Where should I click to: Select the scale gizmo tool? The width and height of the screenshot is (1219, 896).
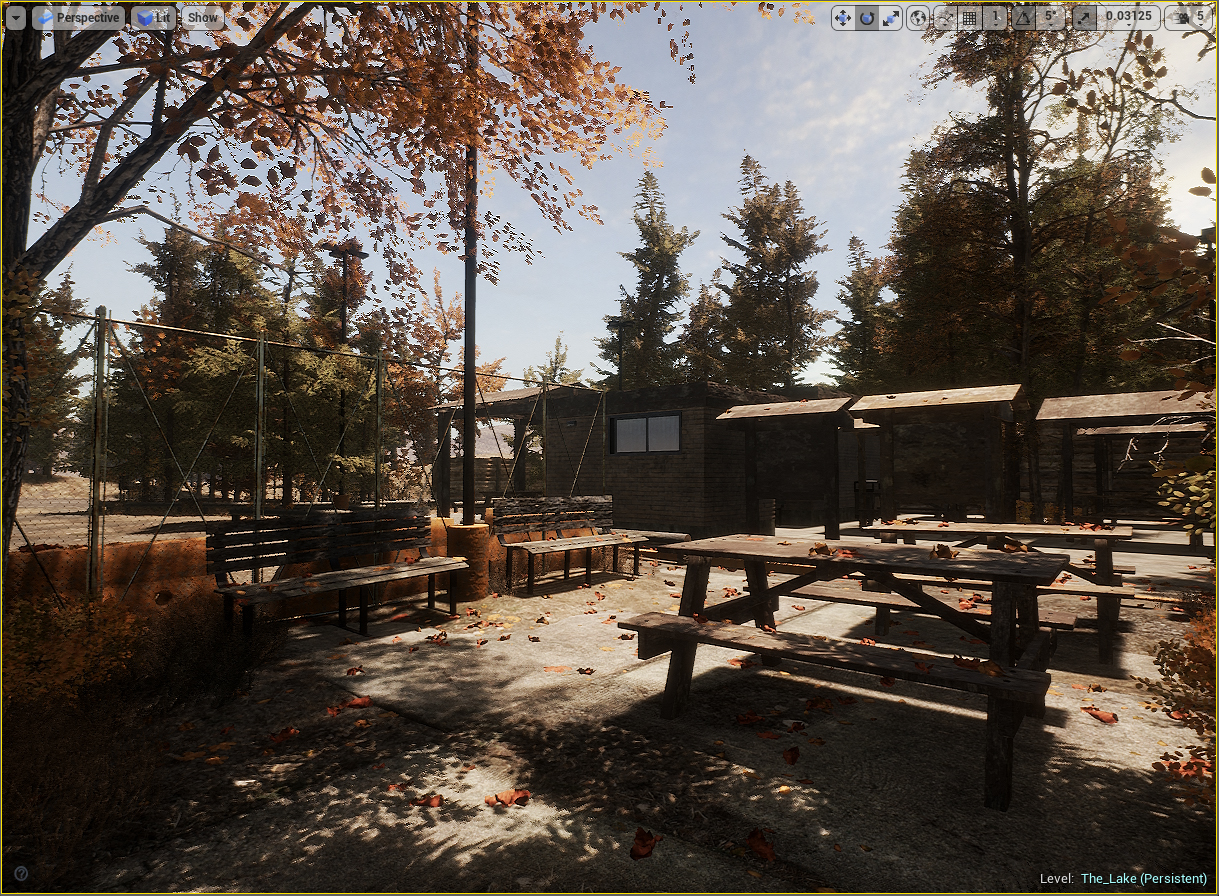click(889, 17)
